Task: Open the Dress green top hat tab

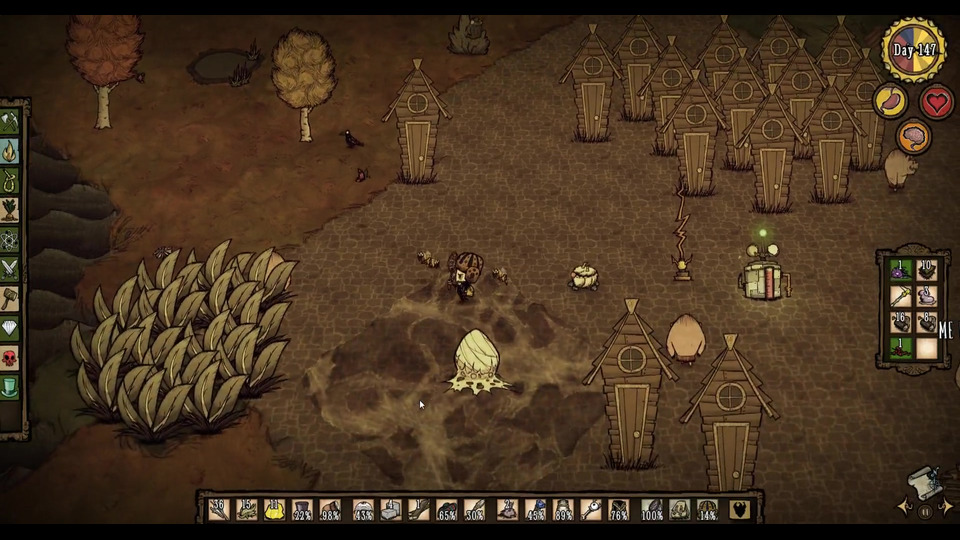Action: click(10, 386)
